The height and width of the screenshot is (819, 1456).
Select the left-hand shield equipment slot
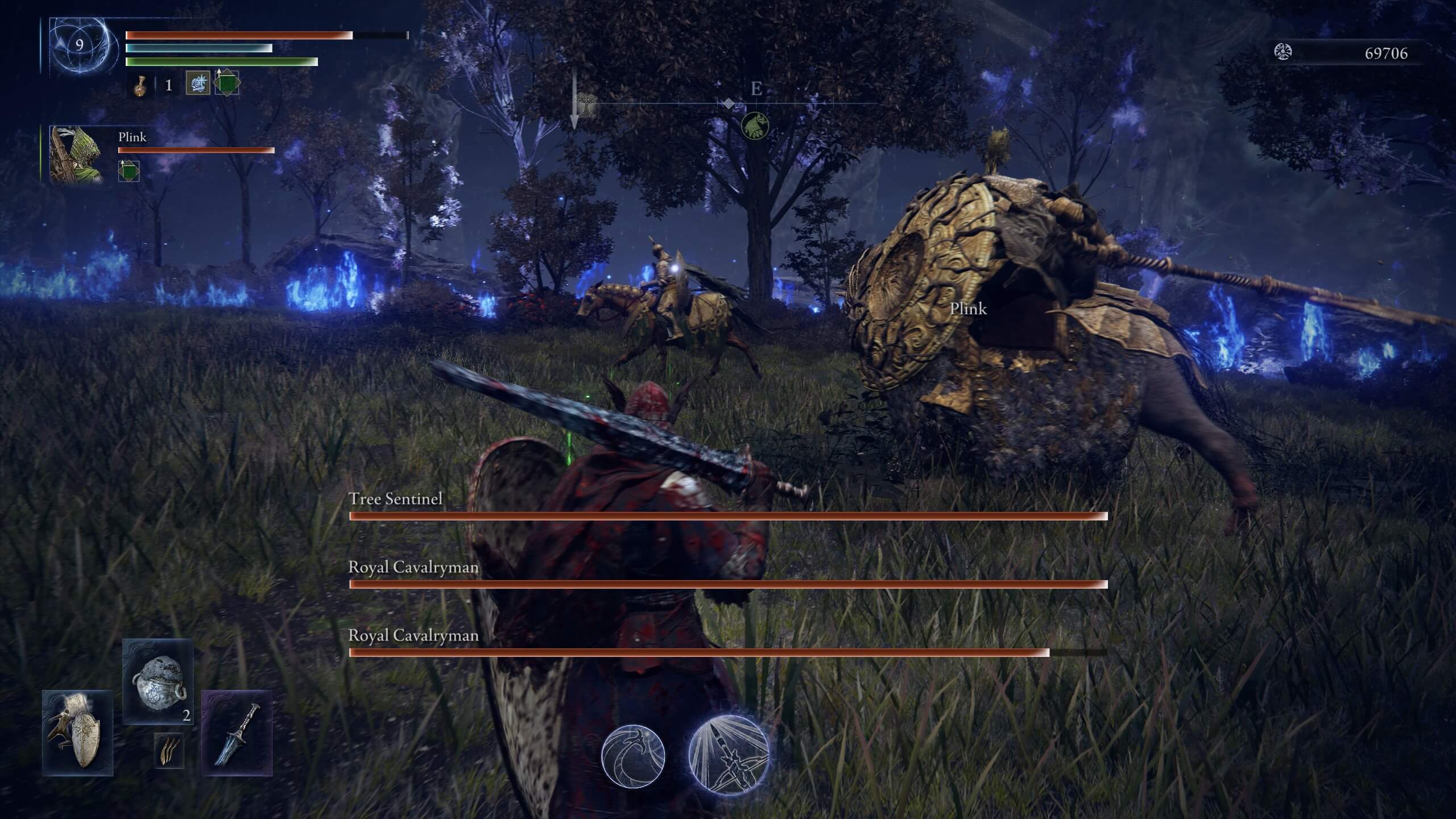78,733
